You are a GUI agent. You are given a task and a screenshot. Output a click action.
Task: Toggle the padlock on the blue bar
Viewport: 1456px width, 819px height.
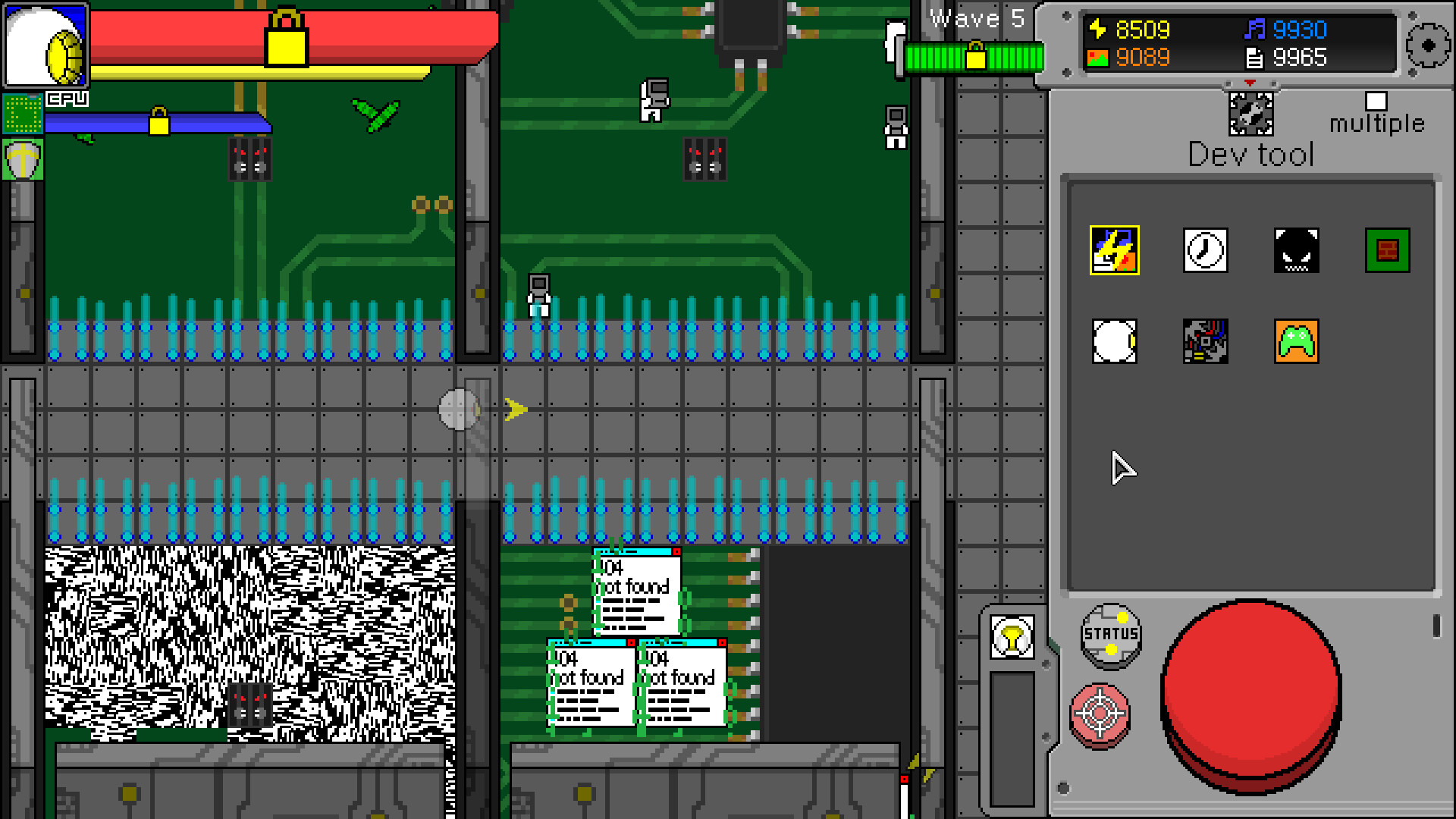coord(159,121)
